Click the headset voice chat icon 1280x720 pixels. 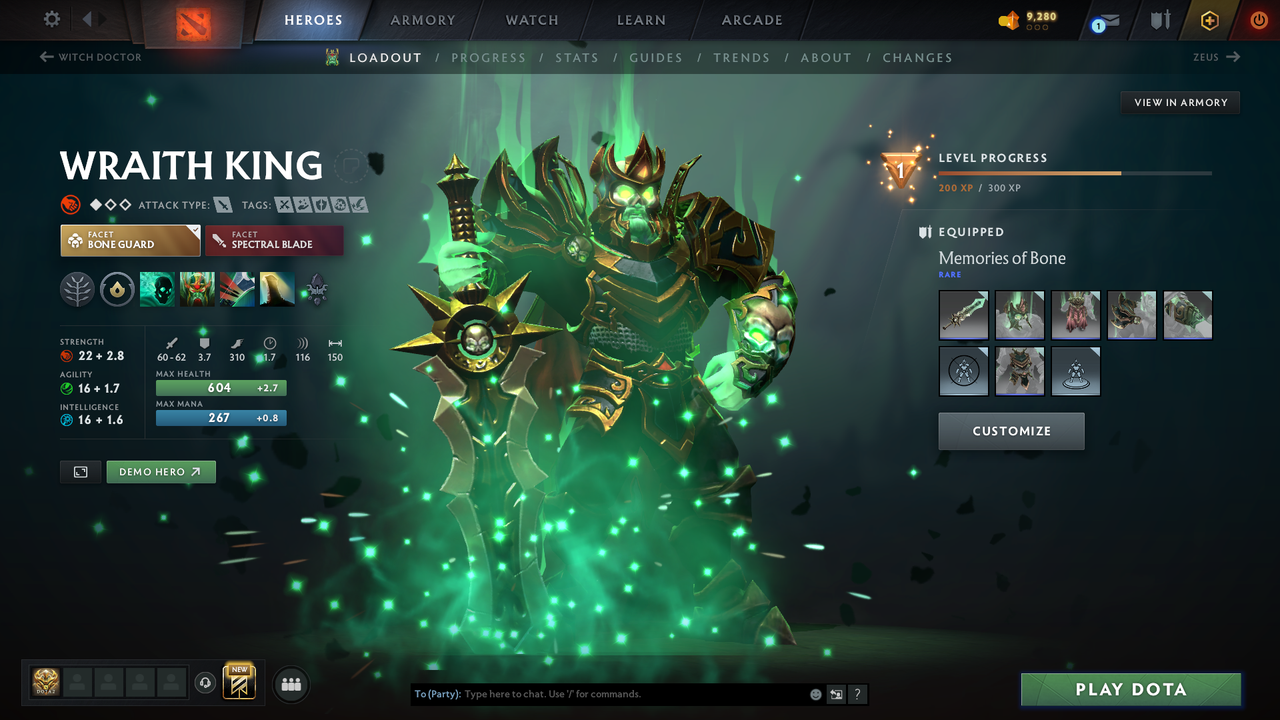(x=207, y=682)
